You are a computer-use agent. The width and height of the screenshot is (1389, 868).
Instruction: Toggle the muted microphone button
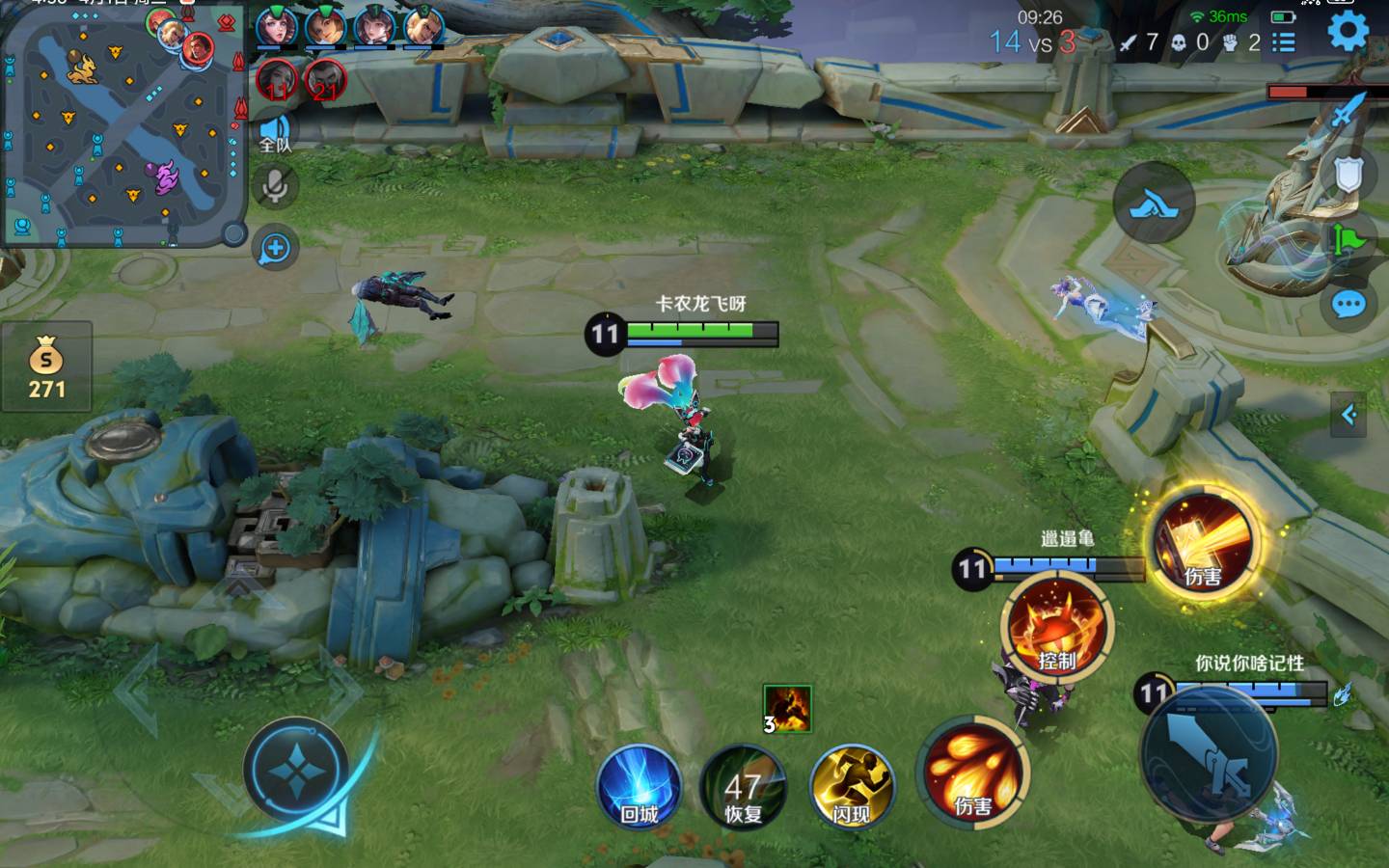pyautogui.click(x=275, y=186)
